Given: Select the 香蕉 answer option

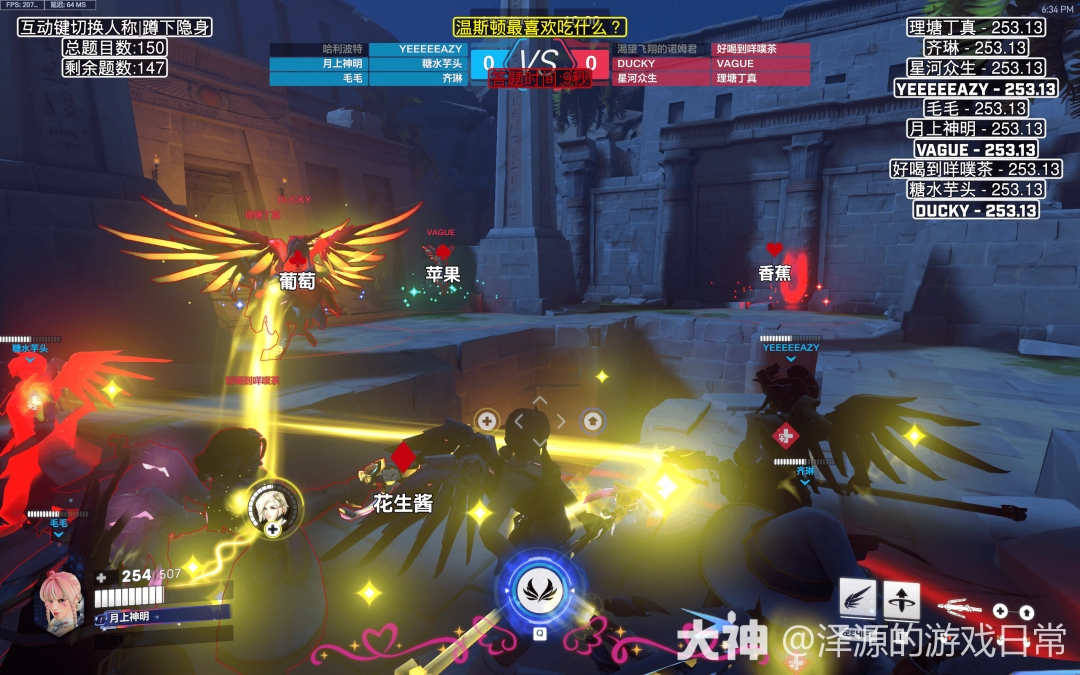Looking at the screenshot, I should click(774, 272).
